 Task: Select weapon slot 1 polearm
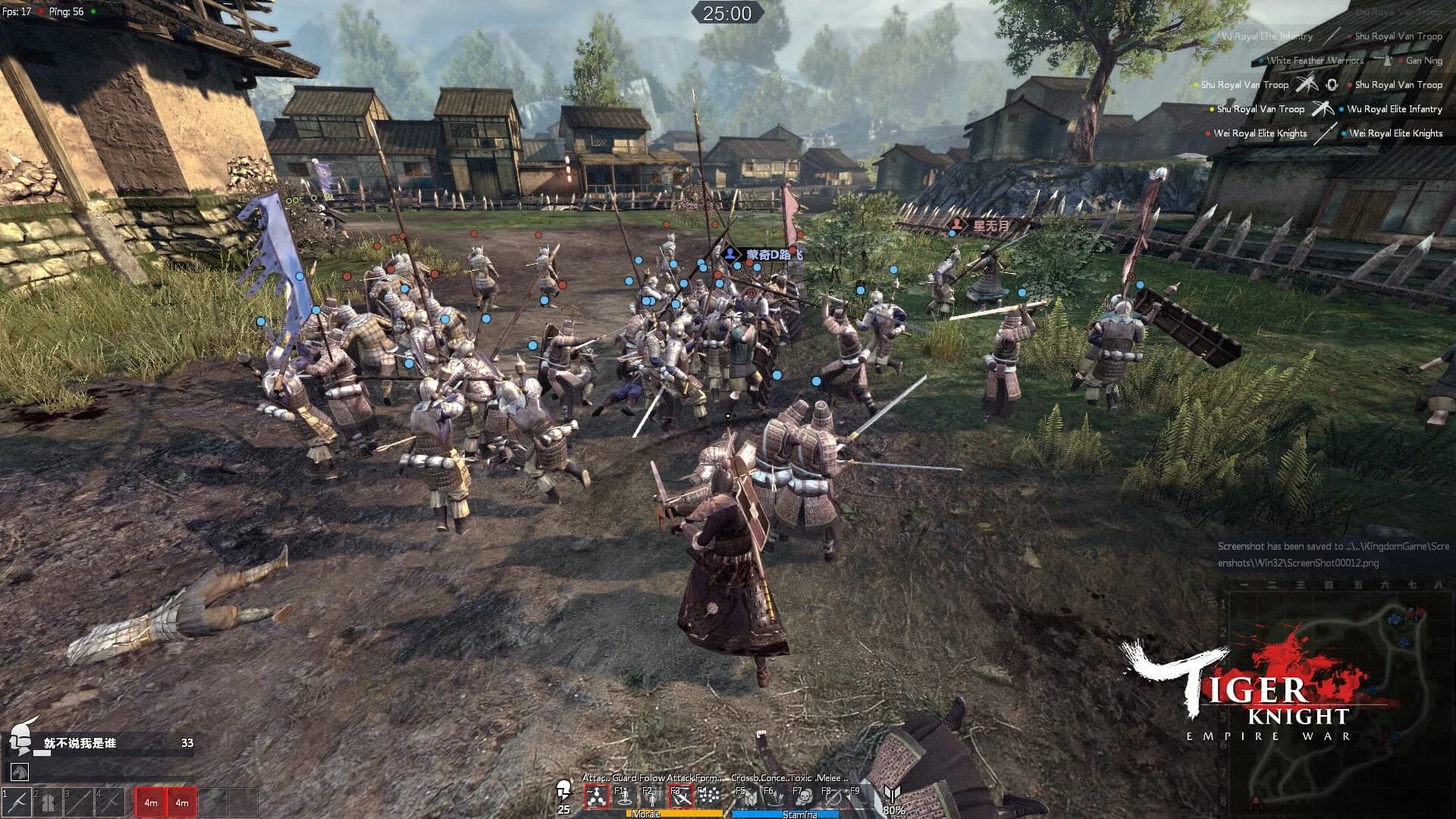coord(18,802)
